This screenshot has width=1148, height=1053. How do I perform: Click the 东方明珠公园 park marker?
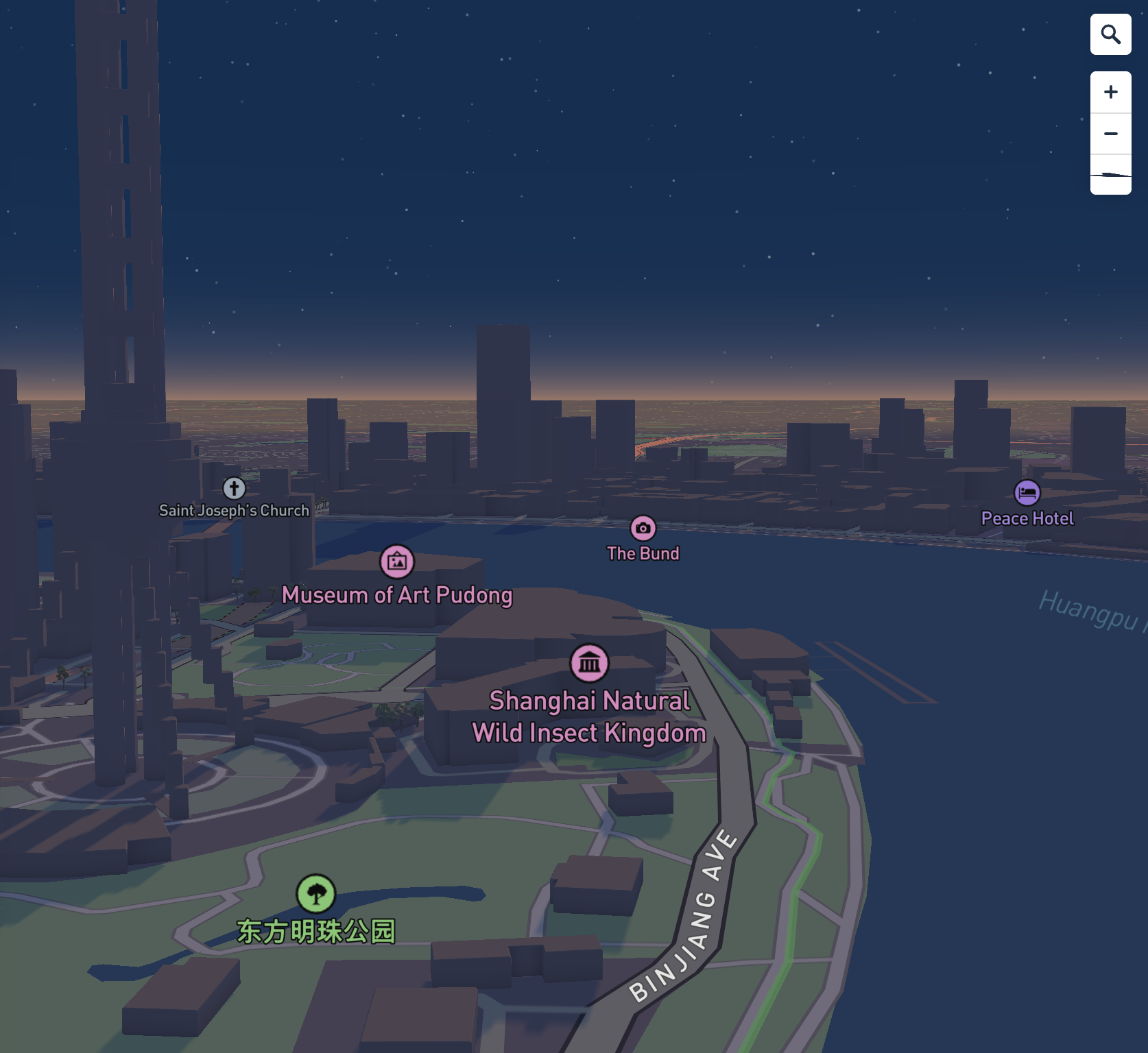[x=315, y=893]
